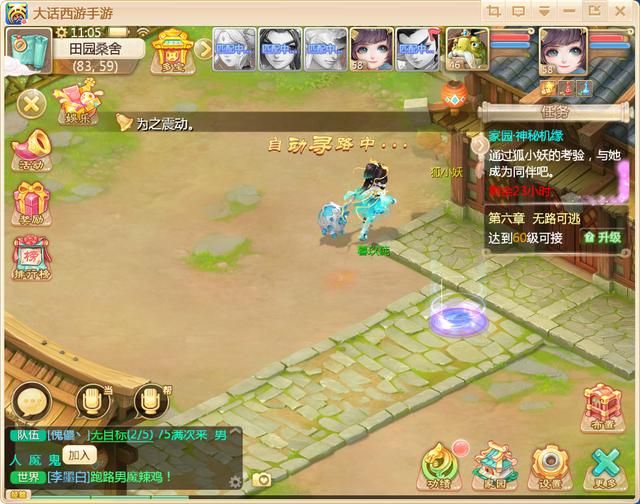Open the 功绩 achievements icon
Viewport: 640px width, 504px height.
pos(439,464)
